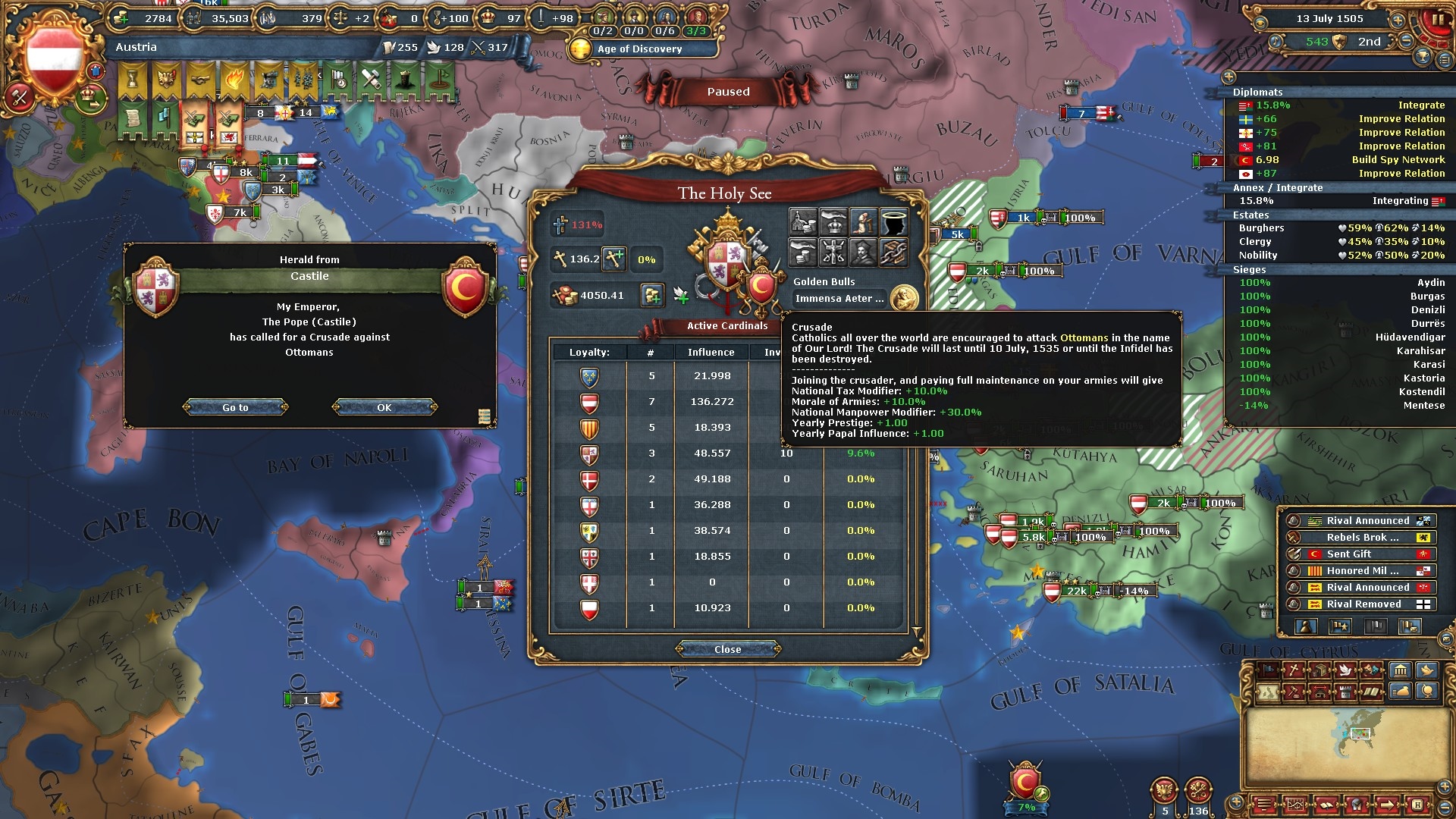Open the Build Spy Network diplomat entry

point(1339,160)
